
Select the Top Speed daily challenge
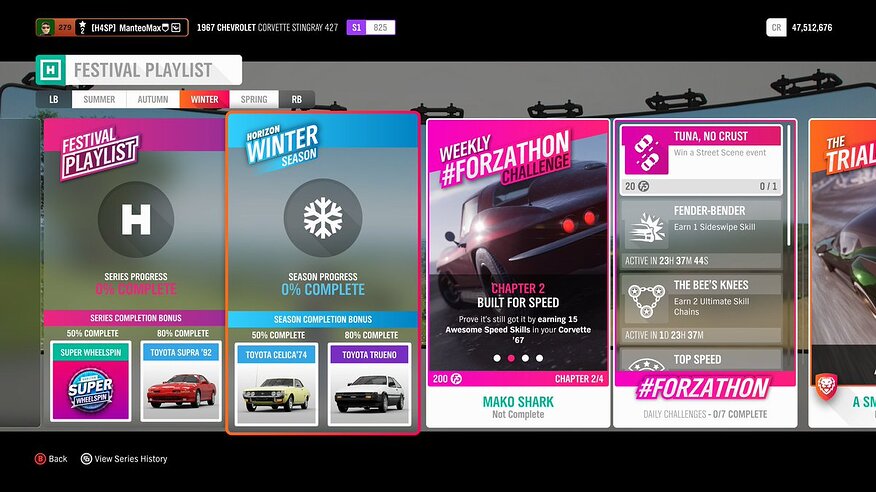701,361
